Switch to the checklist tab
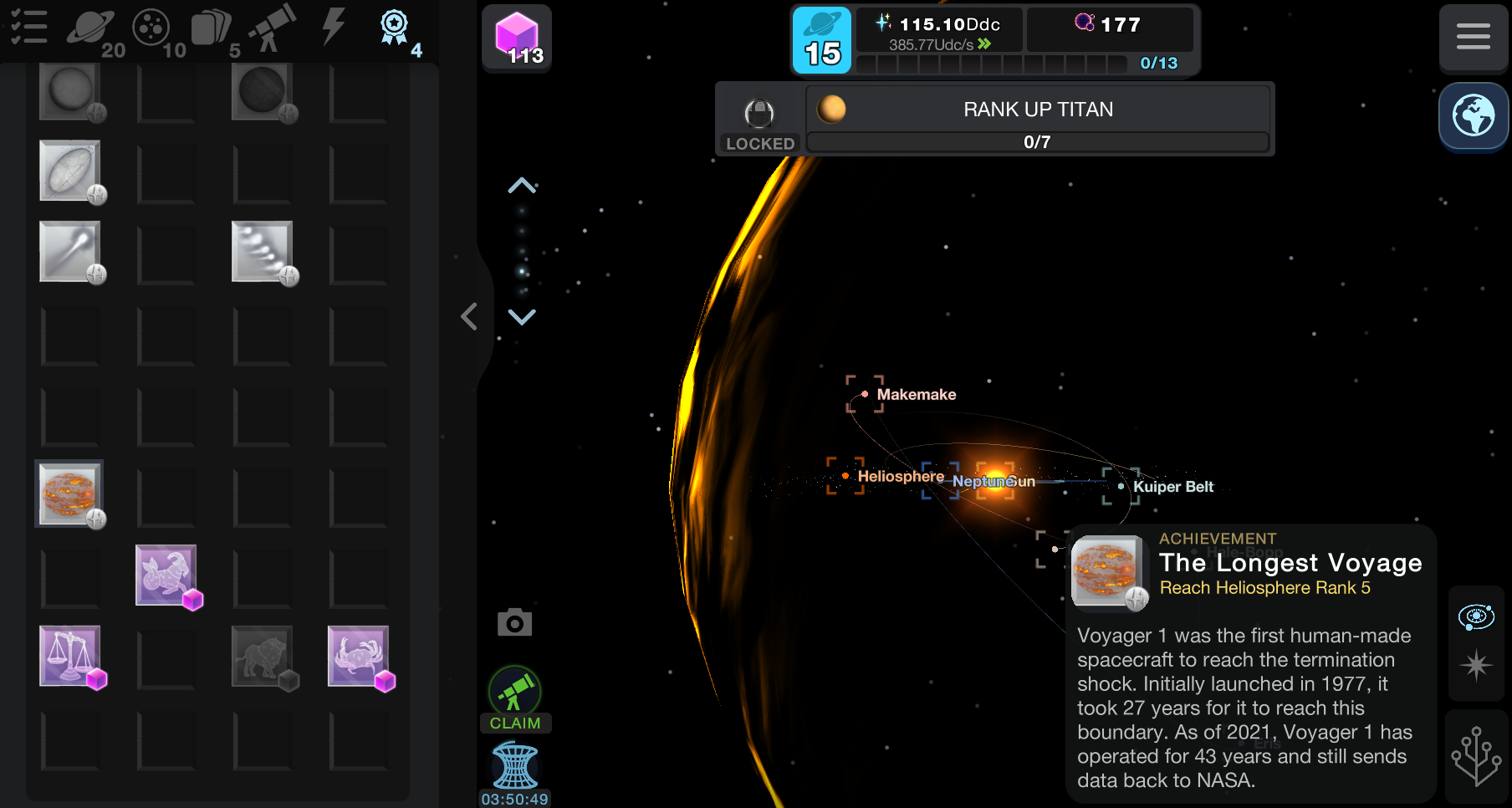1512x808 pixels. 28,27
